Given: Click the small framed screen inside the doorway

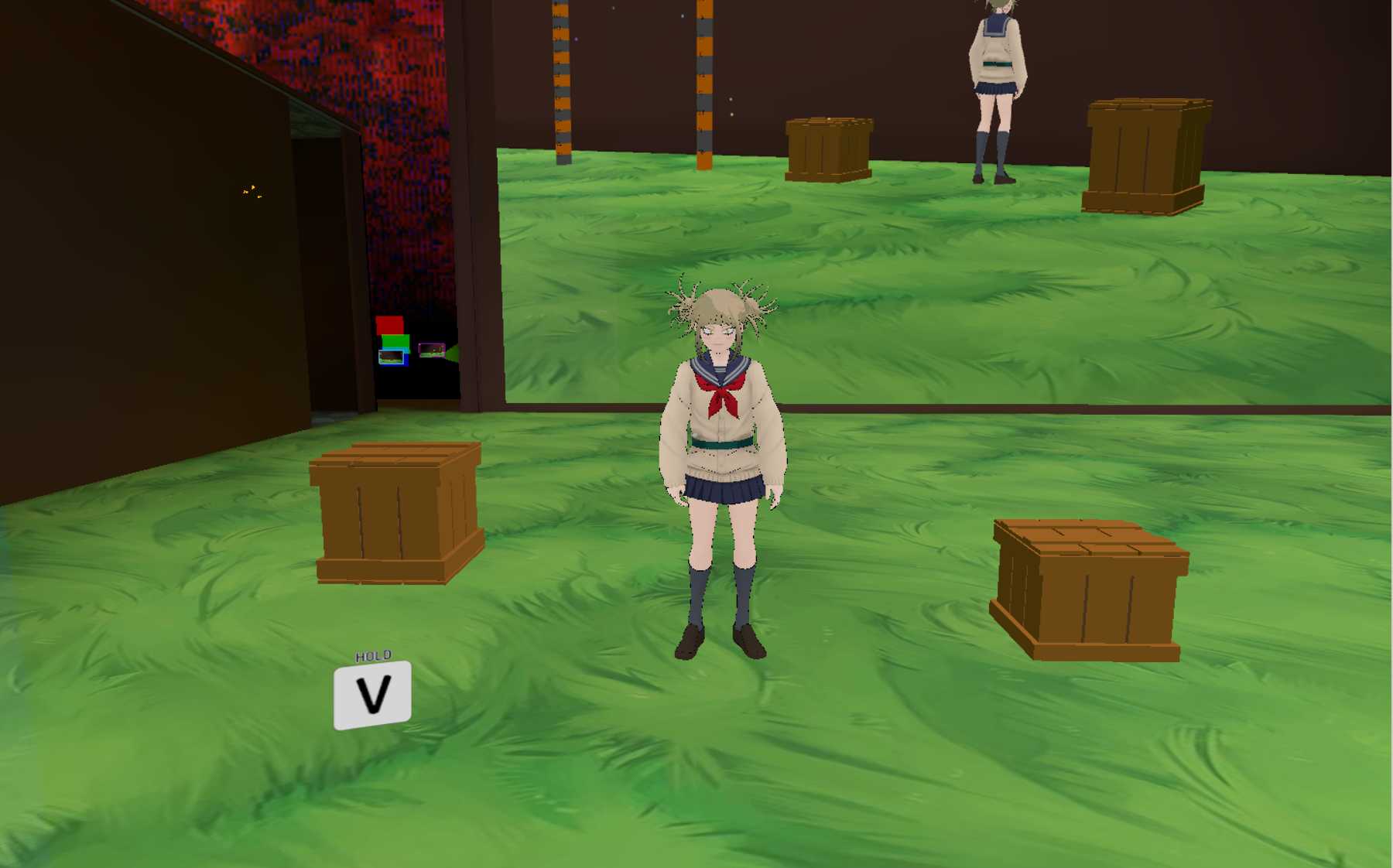Looking at the screenshot, I should click(392, 357).
